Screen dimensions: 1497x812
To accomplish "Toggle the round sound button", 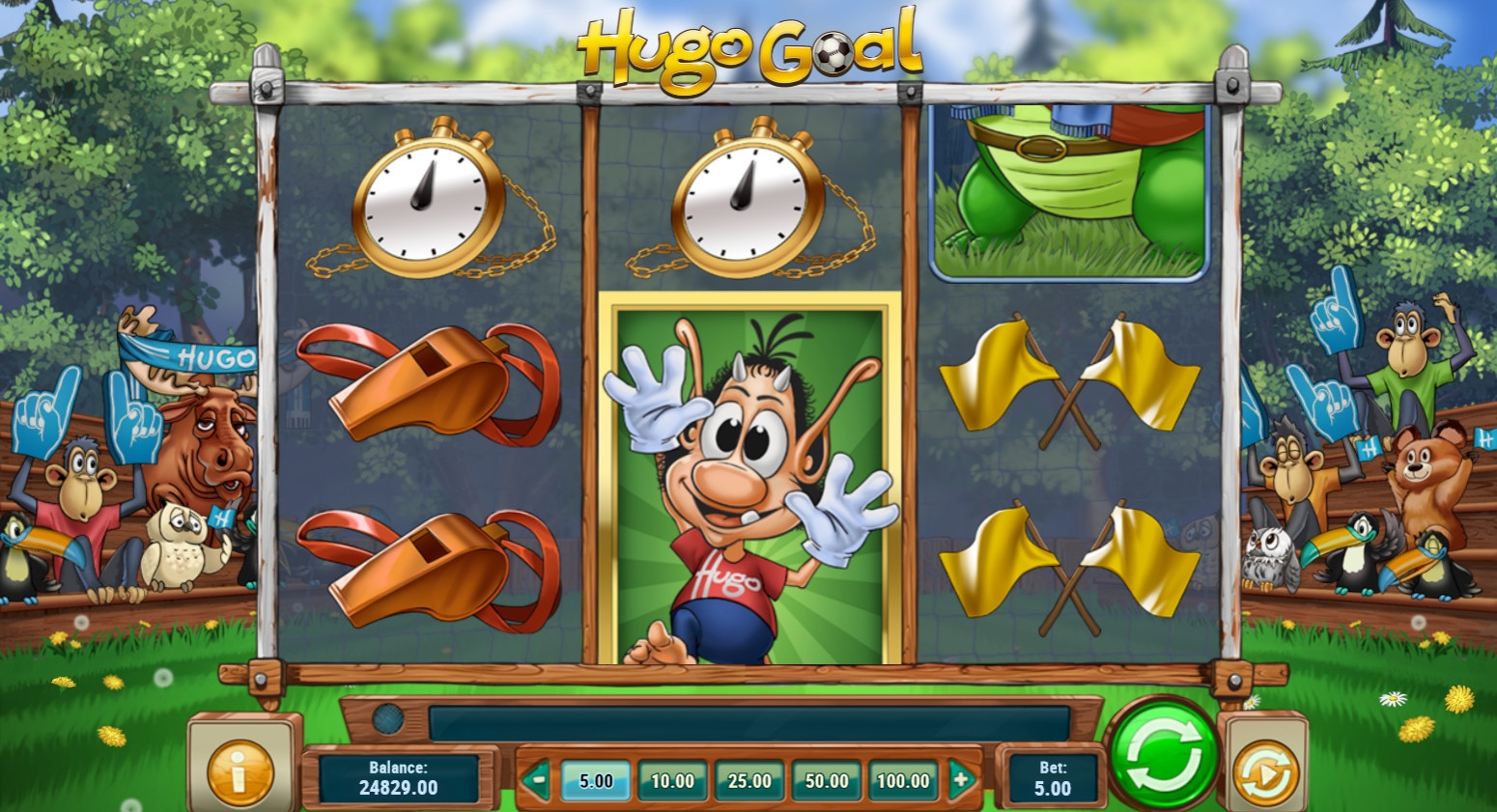I will [x=388, y=719].
